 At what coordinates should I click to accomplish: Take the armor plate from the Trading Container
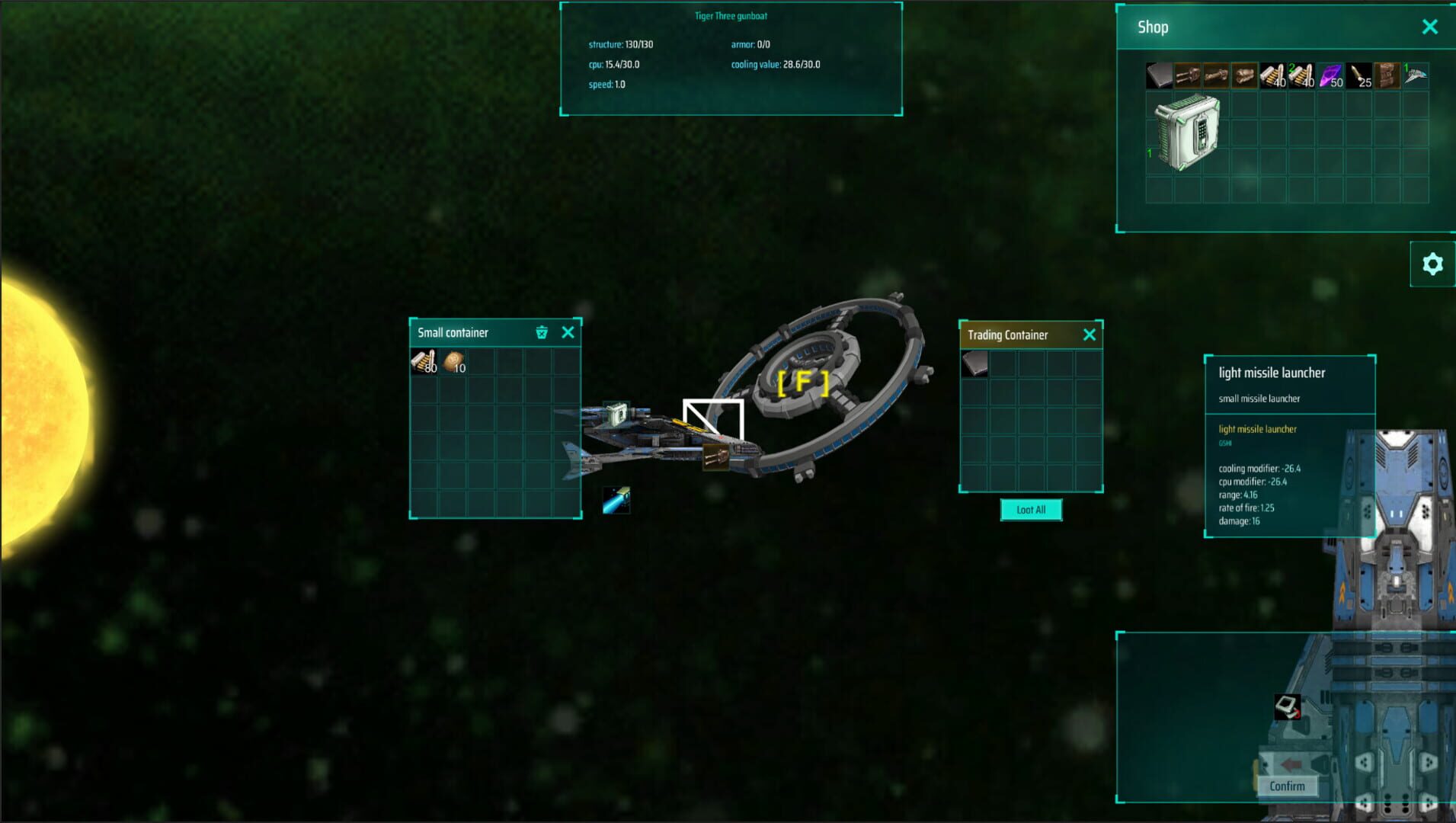pos(977,363)
